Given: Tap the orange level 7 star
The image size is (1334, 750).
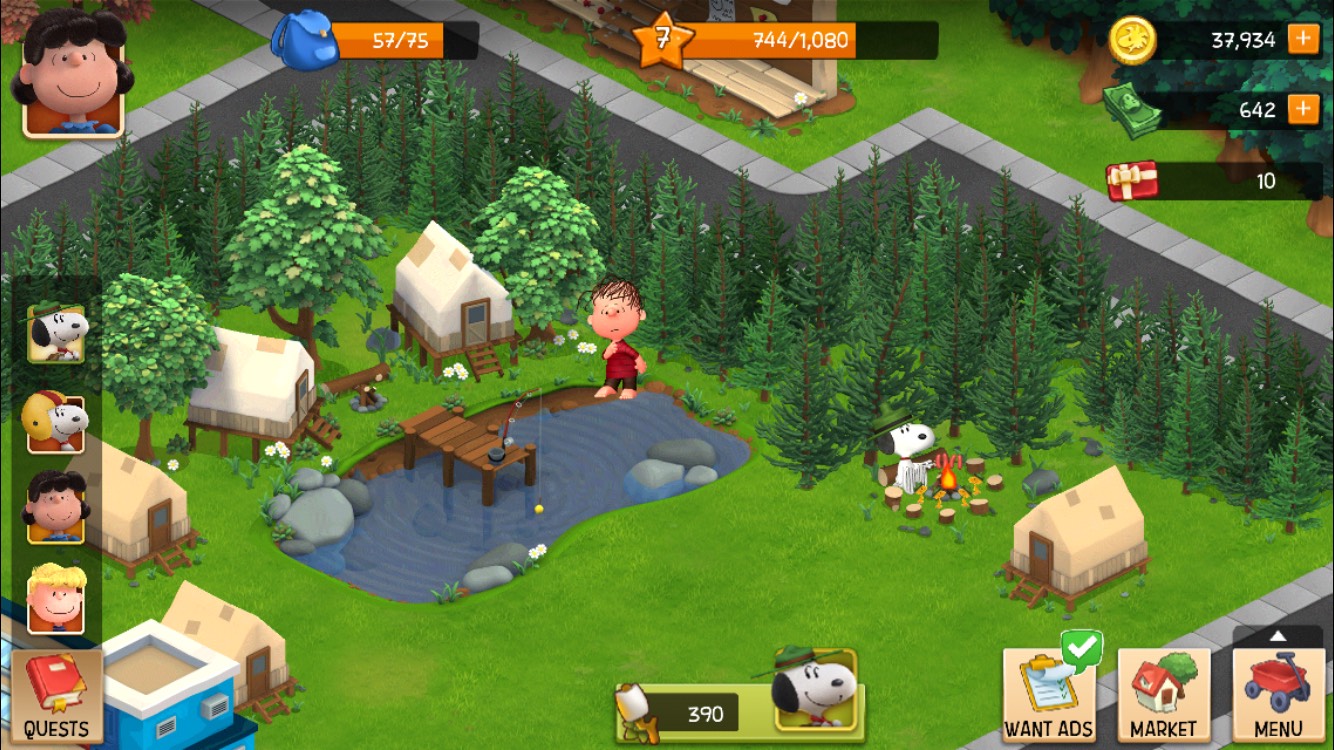Looking at the screenshot, I should (662, 41).
